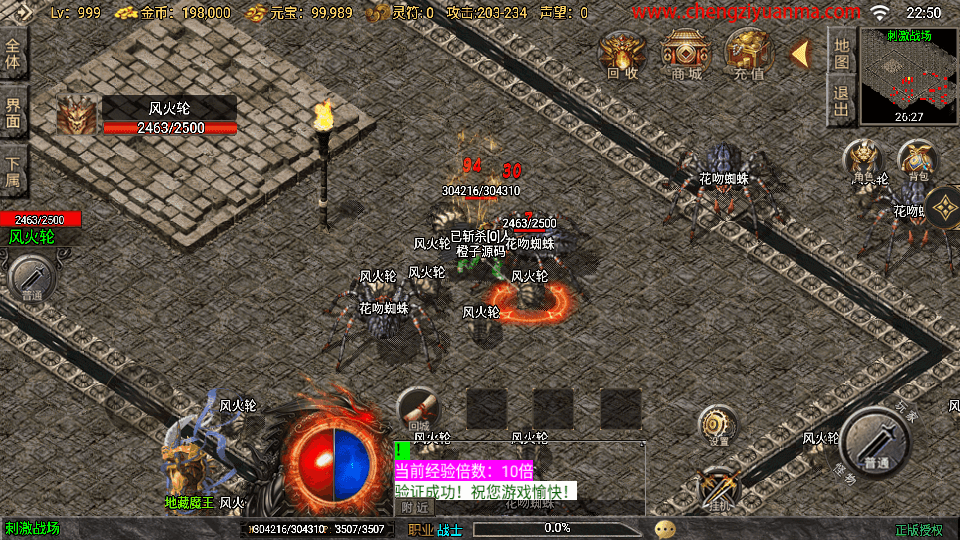Click the 退出 exit button
The width and height of the screenshot is (960, 540).
click(x=842, y=100)
